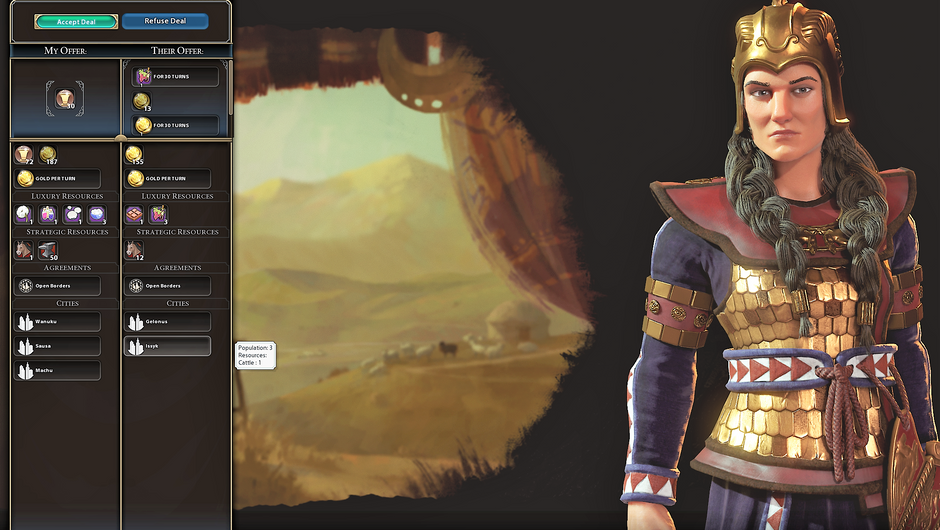Image resolution: width=940 pixels, height=530 pixels.
Task: Request their 155 gold lump sum
Action: coord(134,154)
